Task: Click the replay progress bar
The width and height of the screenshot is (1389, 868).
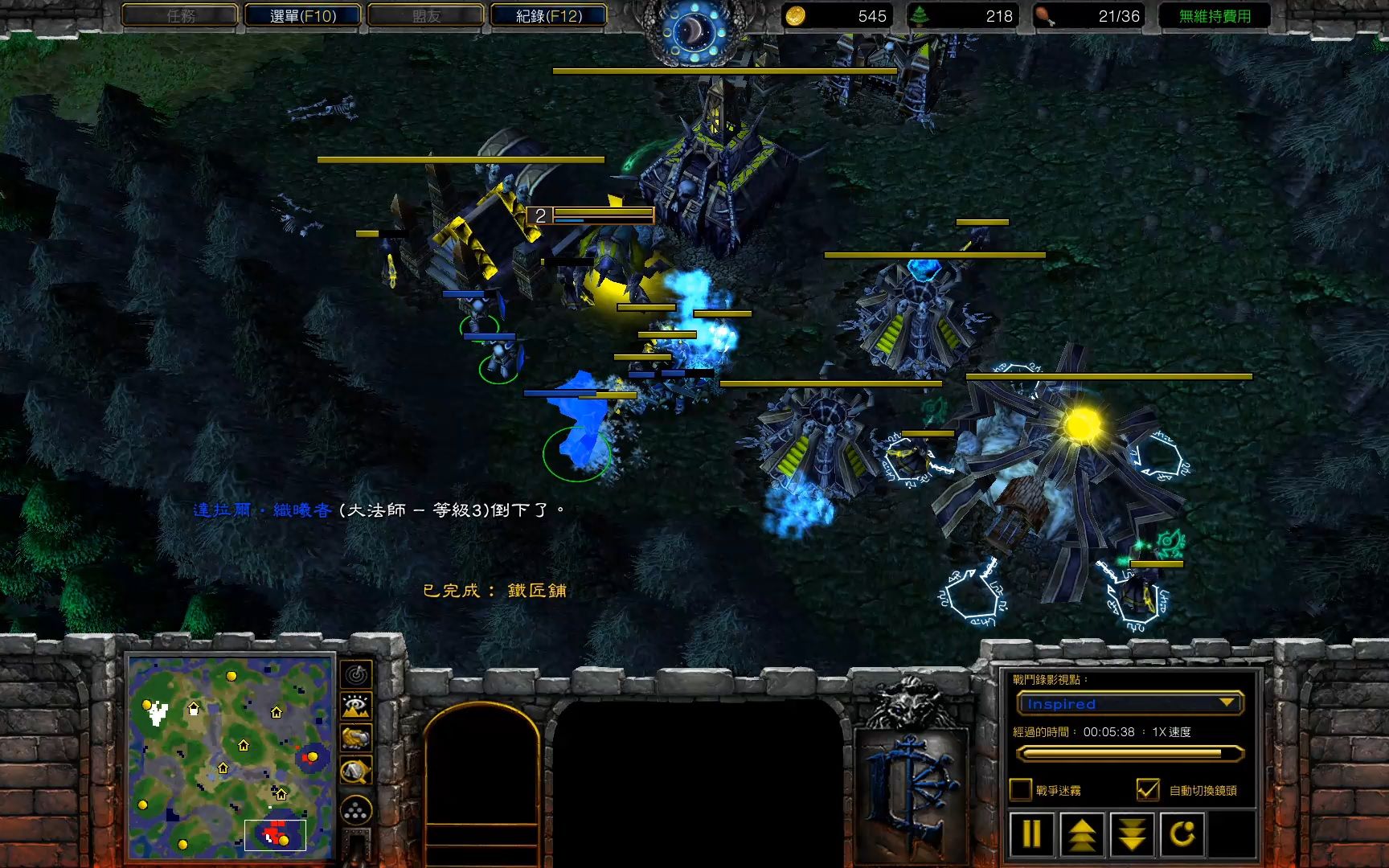Action: (x=1129, y=754)
